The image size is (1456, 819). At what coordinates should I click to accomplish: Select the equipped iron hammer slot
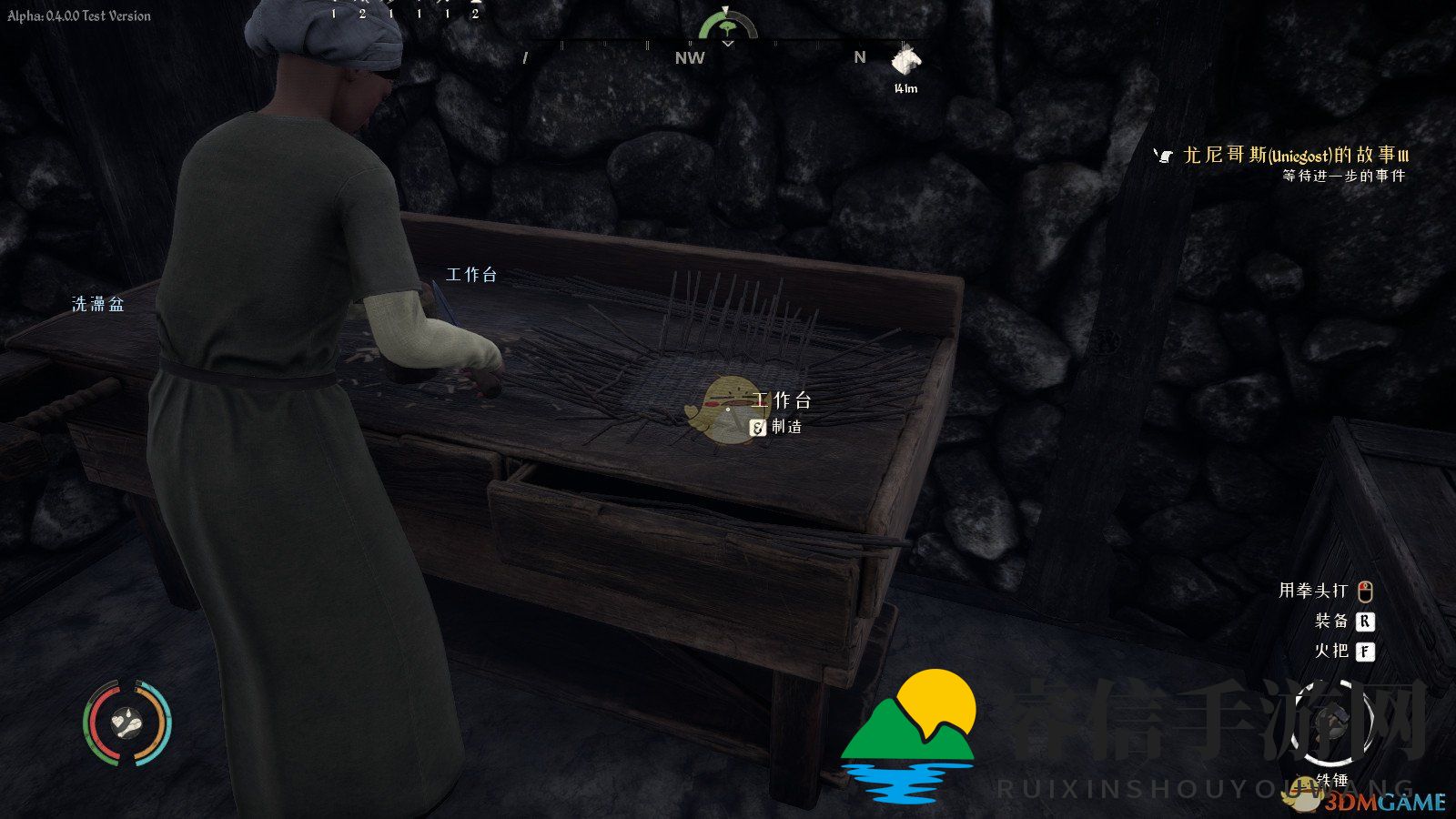pos(1333,723)
